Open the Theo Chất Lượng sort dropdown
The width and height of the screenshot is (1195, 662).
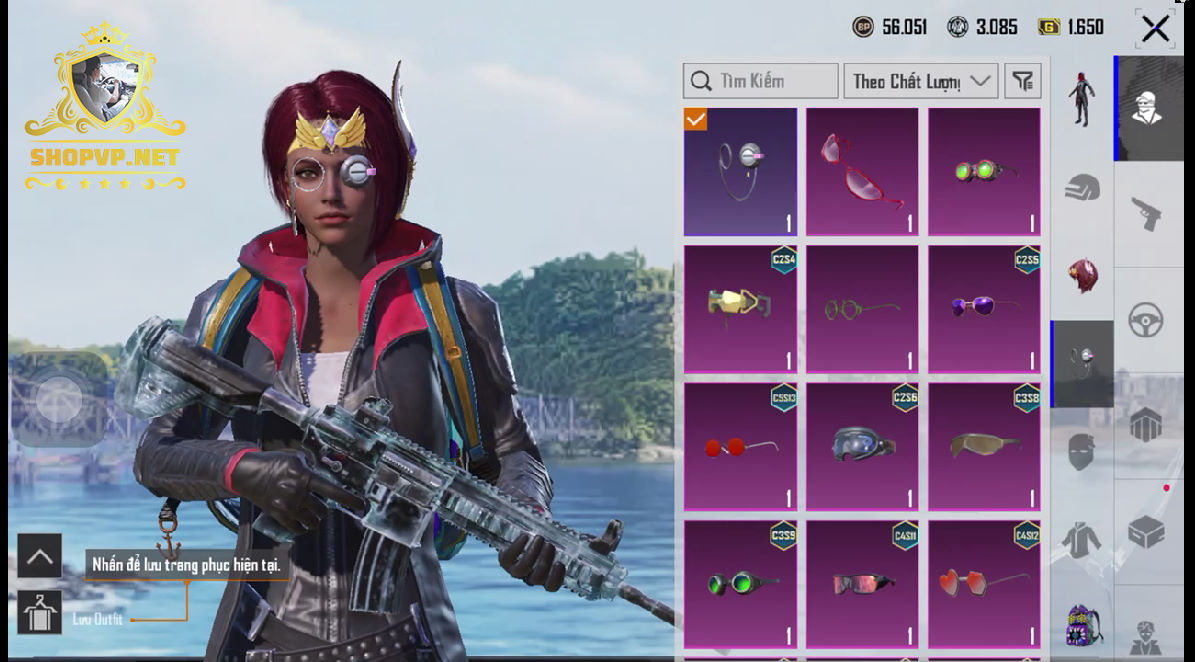pos(920,81)
